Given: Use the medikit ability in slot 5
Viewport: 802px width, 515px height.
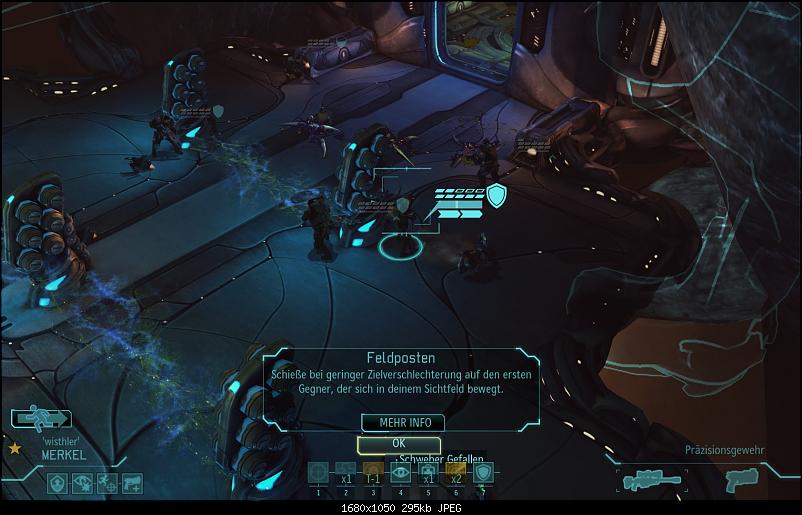Looking at the screenshot, I should [428, 473].
